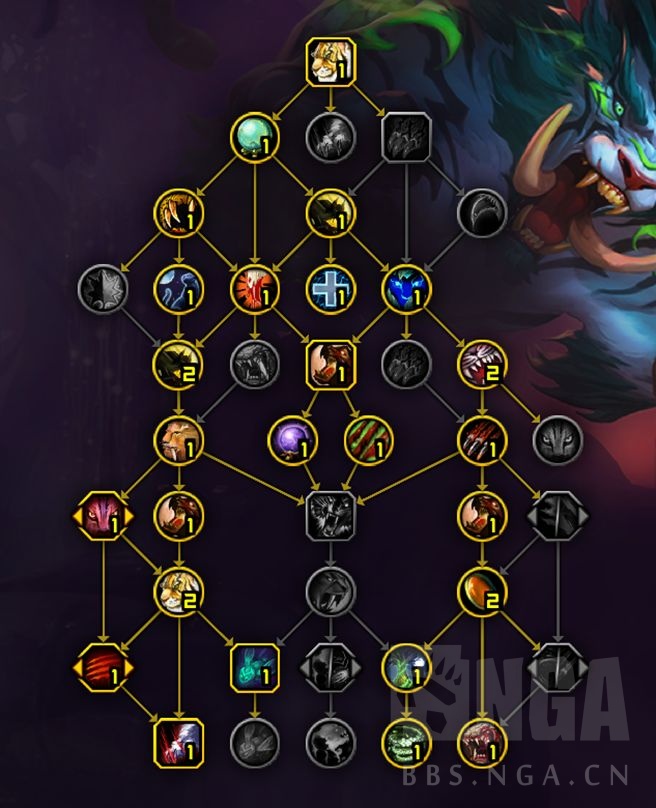Select the roaring red-pink beast talent at the bottom

coord(482,743)
